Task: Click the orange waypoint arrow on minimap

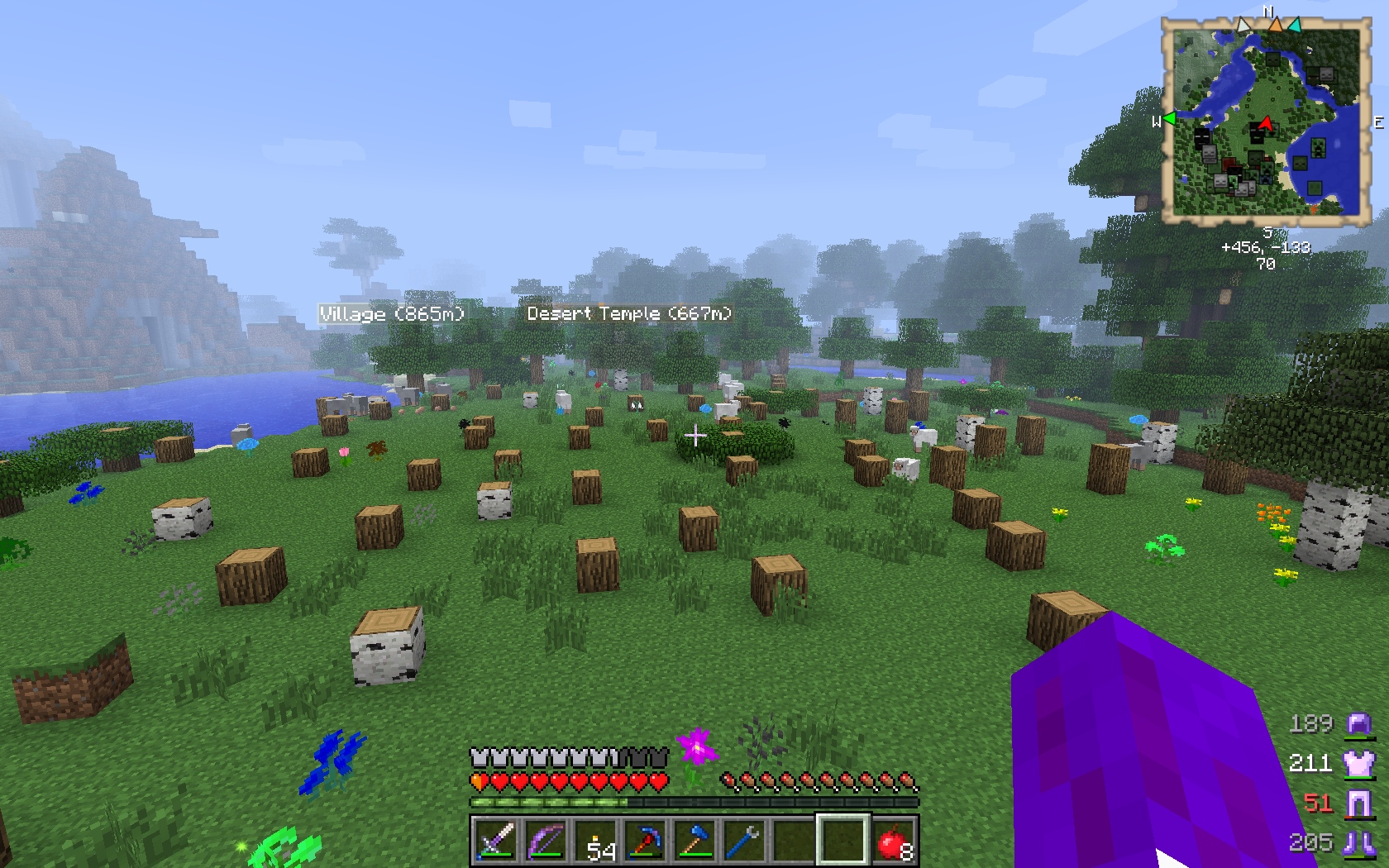Action: [1276, 25]
